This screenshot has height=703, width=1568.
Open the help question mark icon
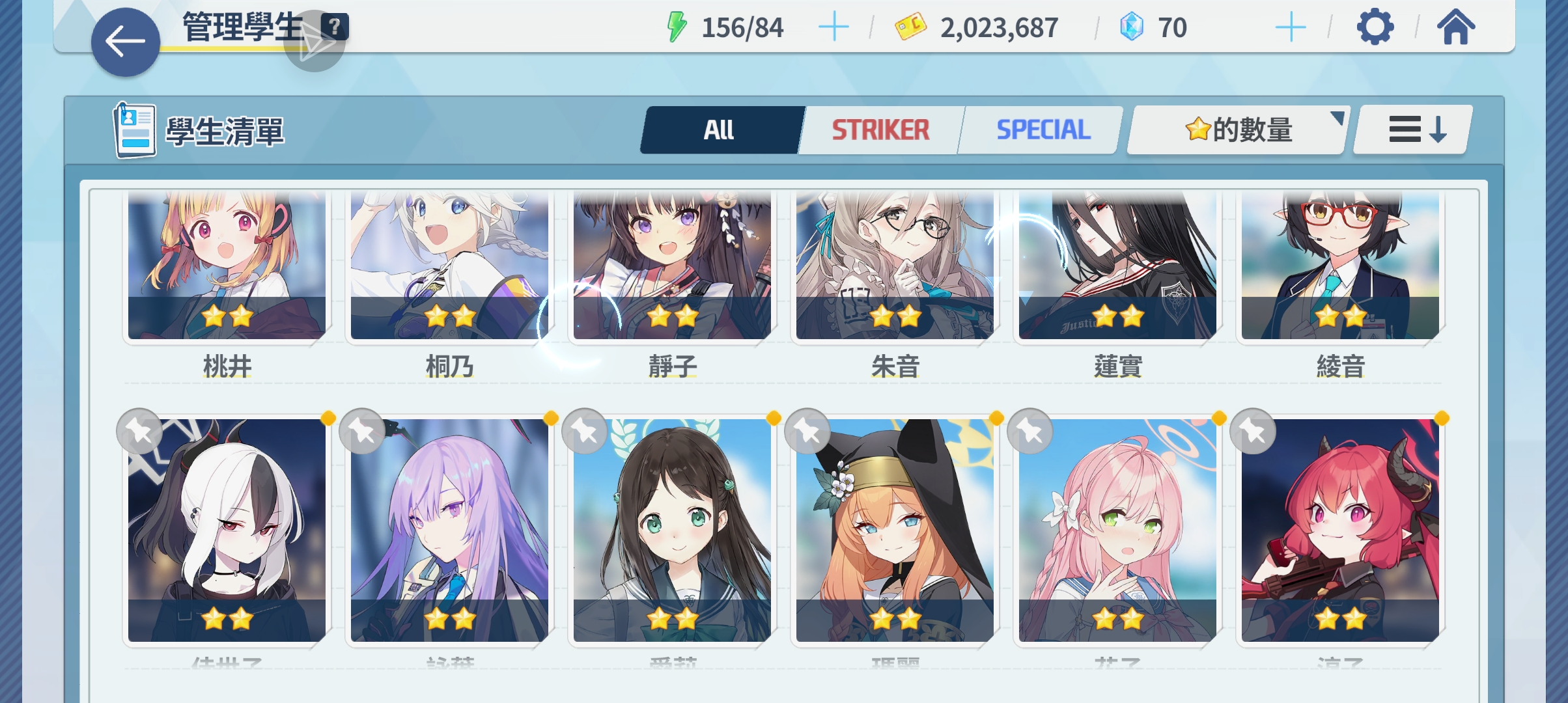pos(335,27)
